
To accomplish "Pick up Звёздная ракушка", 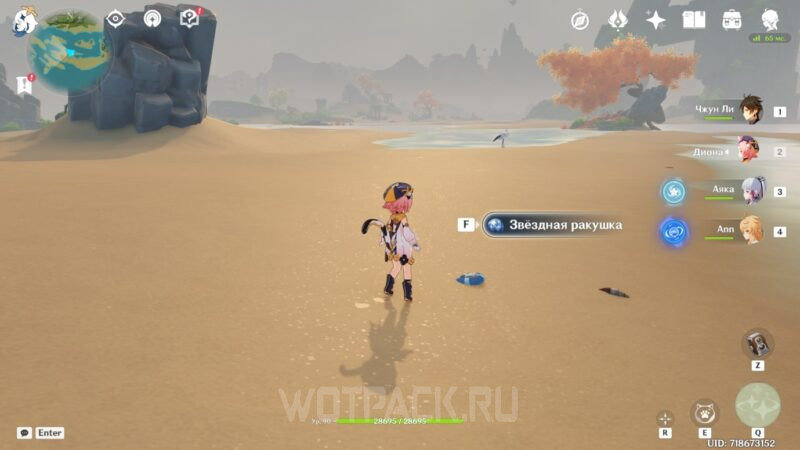I will click(x=552, y=225).
